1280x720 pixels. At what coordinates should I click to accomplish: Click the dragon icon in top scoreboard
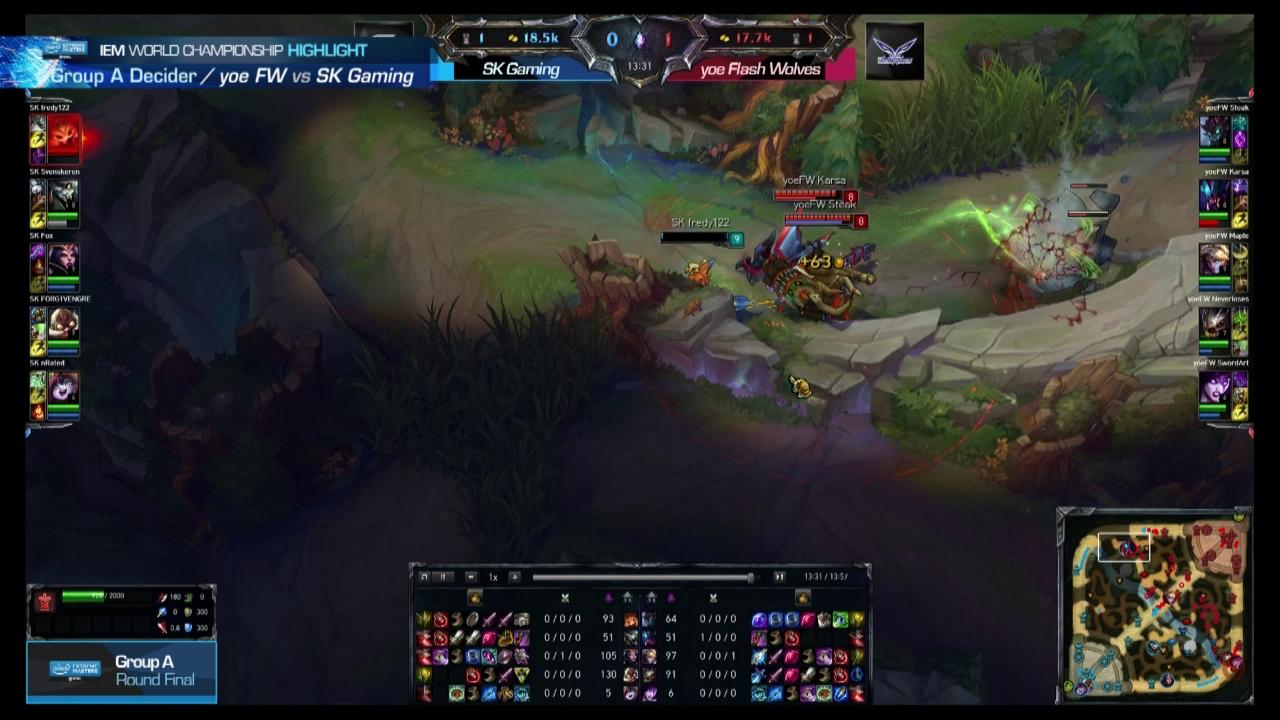point(640,38)
